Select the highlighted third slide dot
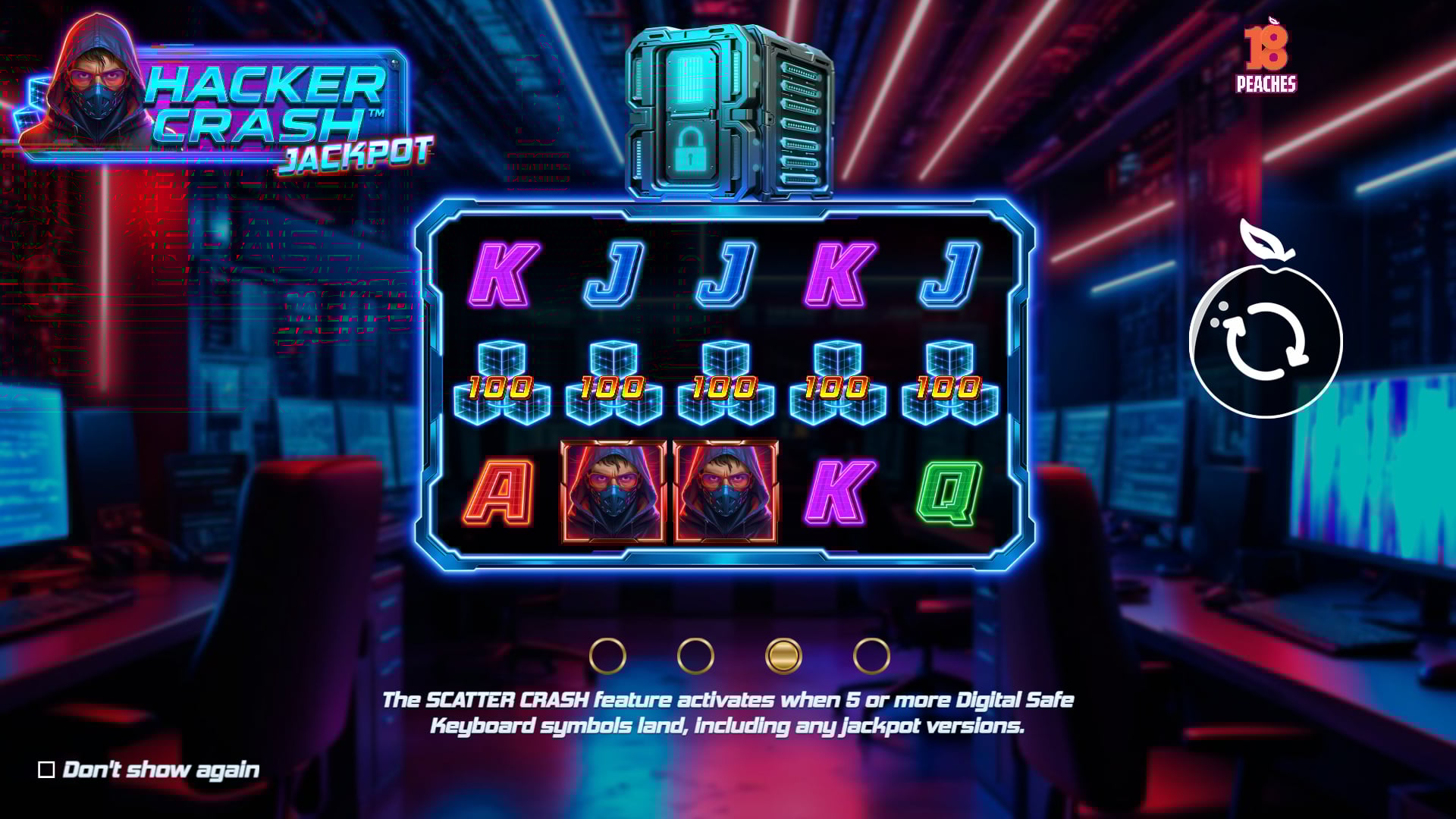1456x819 pixels. coord(783,656)
